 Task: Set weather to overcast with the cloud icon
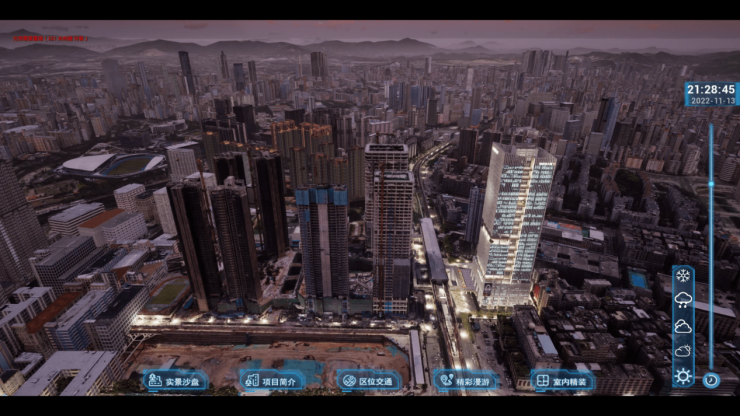pos(683,326)
